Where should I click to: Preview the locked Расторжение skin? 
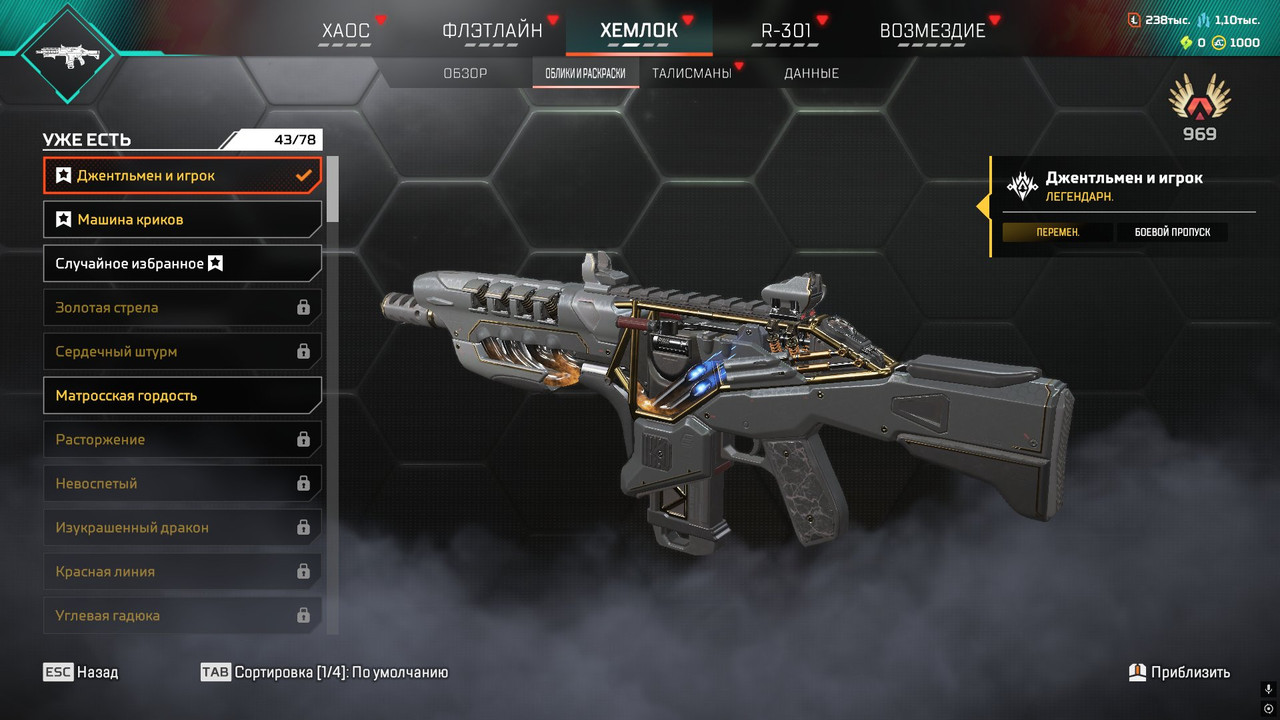point(182,440)
